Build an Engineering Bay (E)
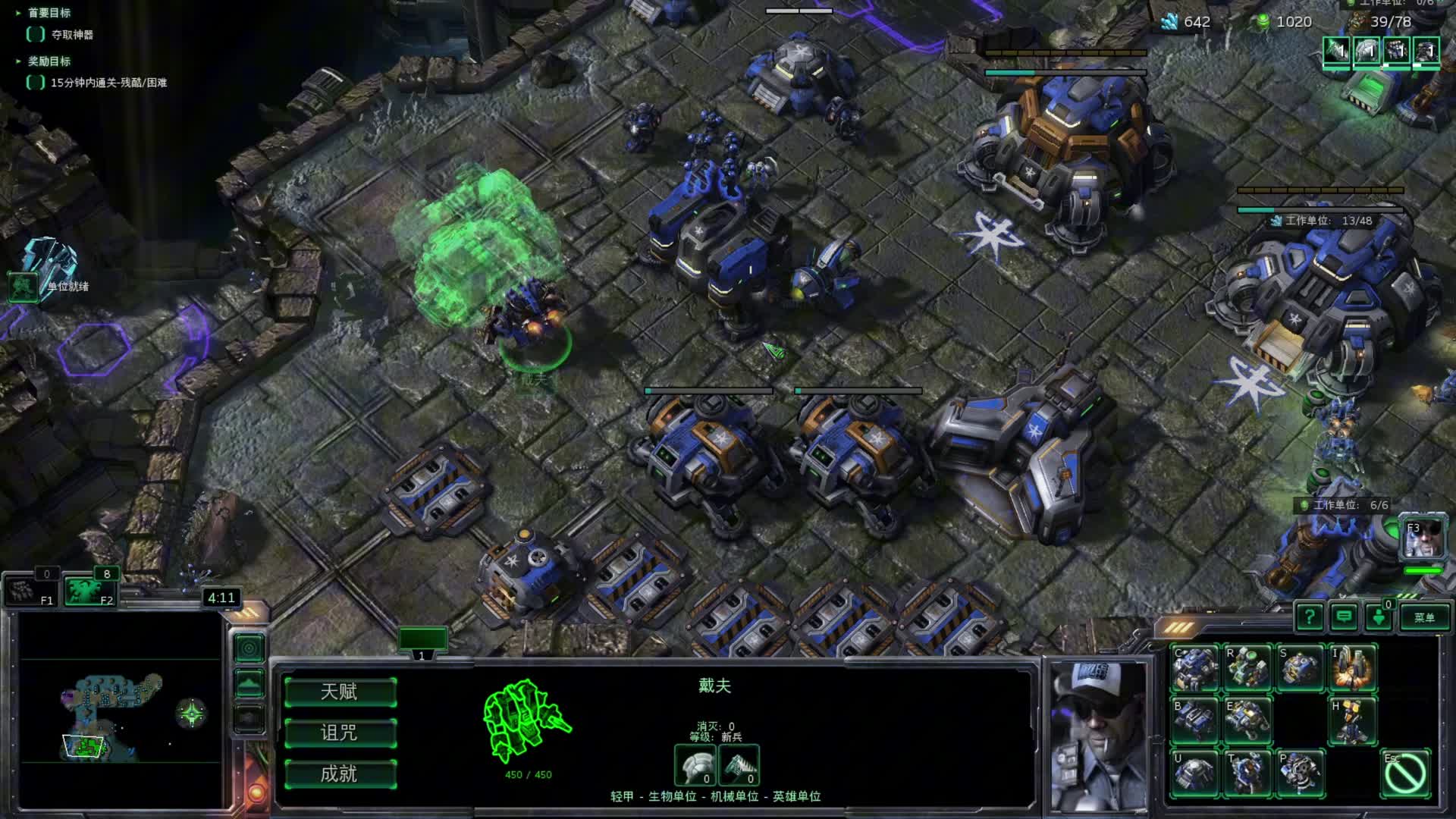 pyautogui.click(x=1247, y=720)
